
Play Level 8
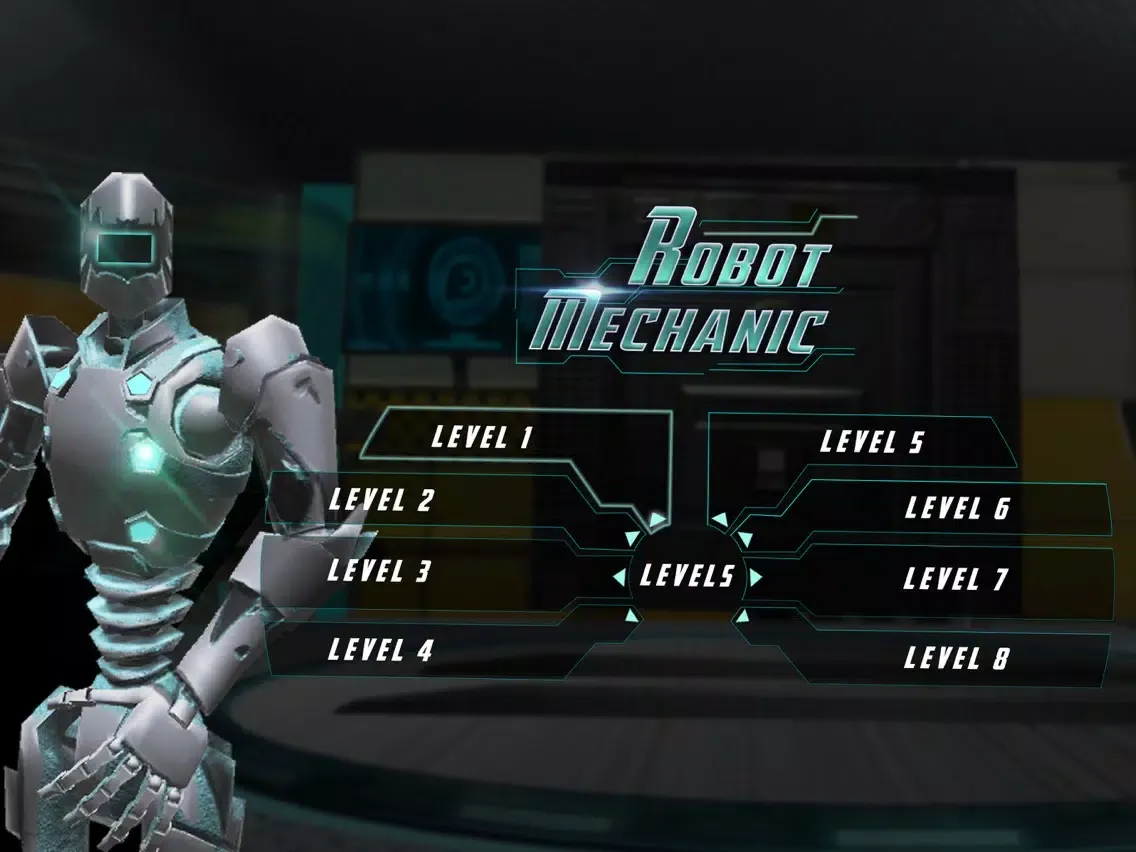point(956,658)
